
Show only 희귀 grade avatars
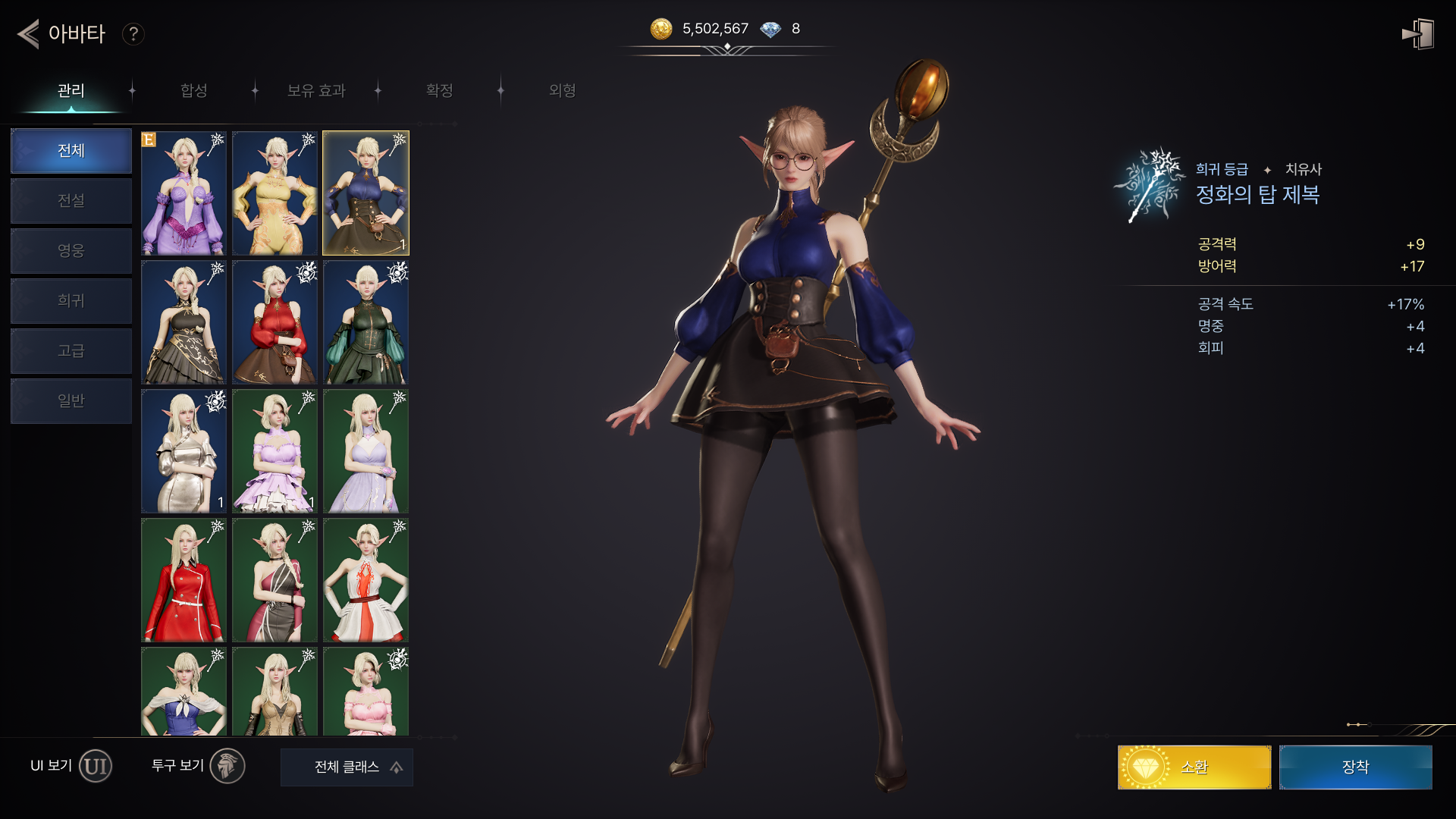click(x=71, y=301)
